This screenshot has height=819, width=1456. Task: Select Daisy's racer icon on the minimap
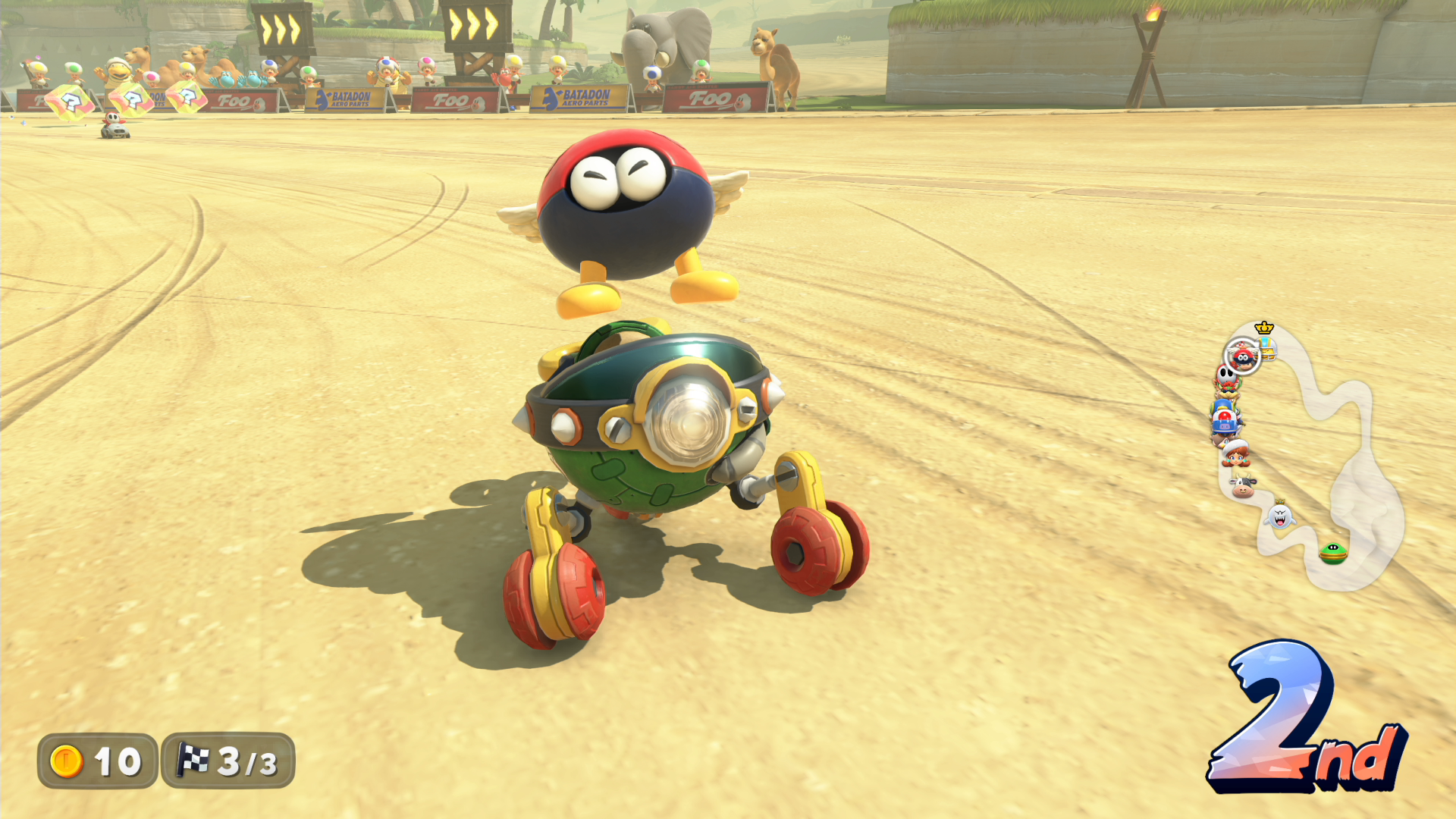coord(1235,453)
